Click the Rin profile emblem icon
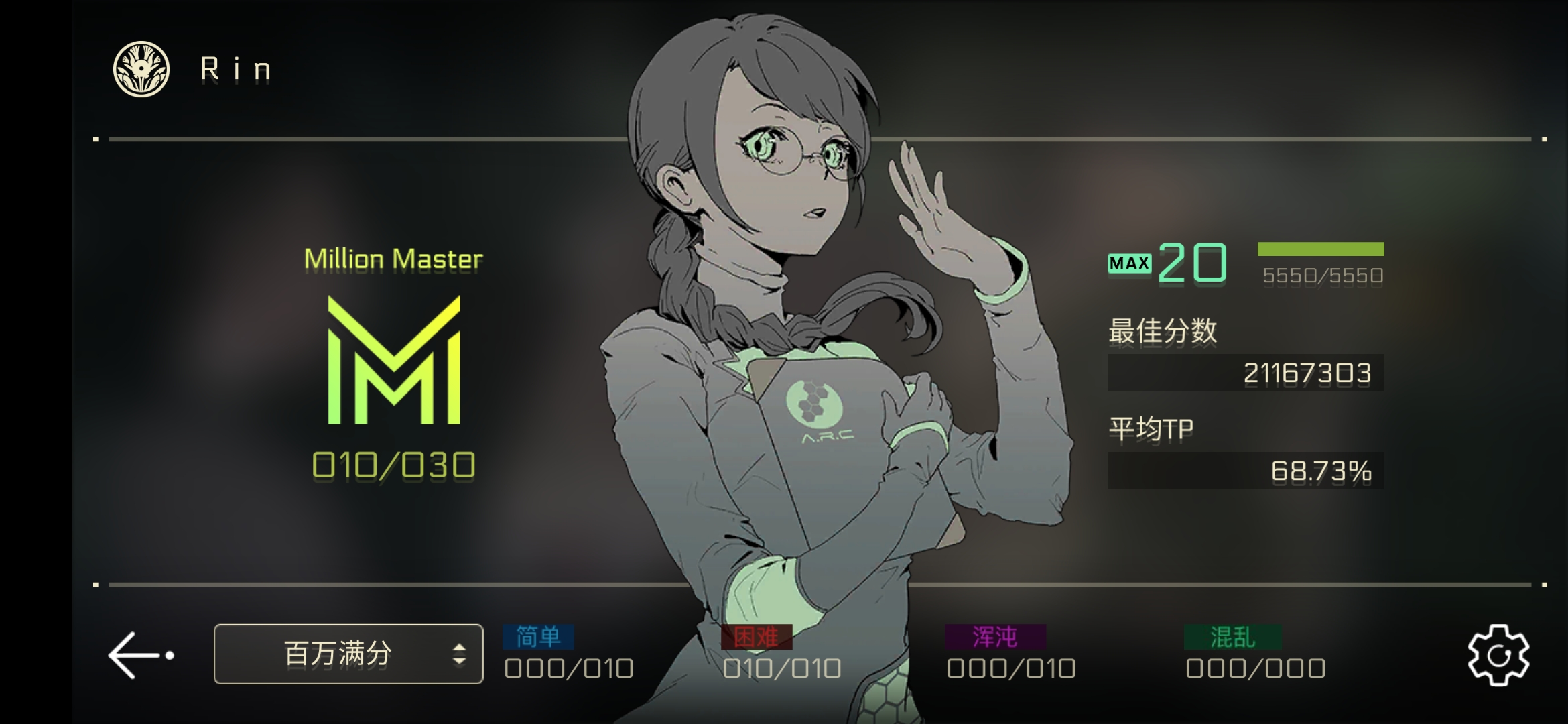 (x=141, y=68)
